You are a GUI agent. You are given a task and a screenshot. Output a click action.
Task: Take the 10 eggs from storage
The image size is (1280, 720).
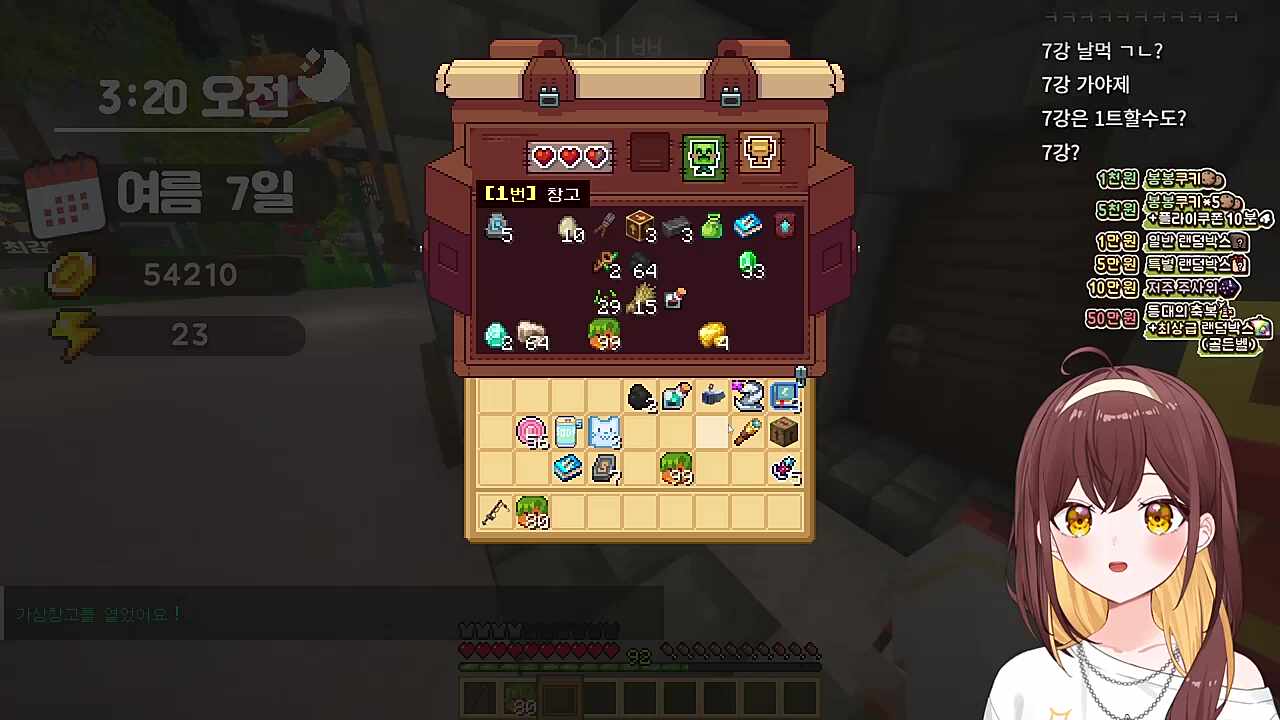pos(568,228)
